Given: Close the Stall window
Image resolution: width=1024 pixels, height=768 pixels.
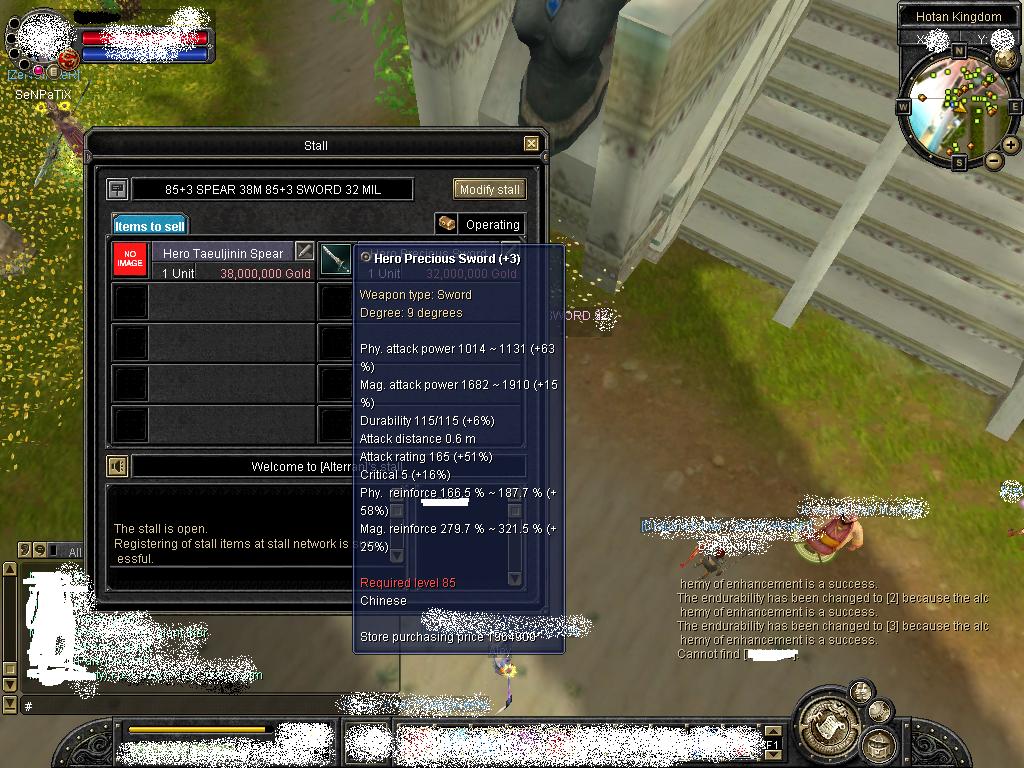Looking at the screenshot, I should pyautogui.click(x=532, y=144).
